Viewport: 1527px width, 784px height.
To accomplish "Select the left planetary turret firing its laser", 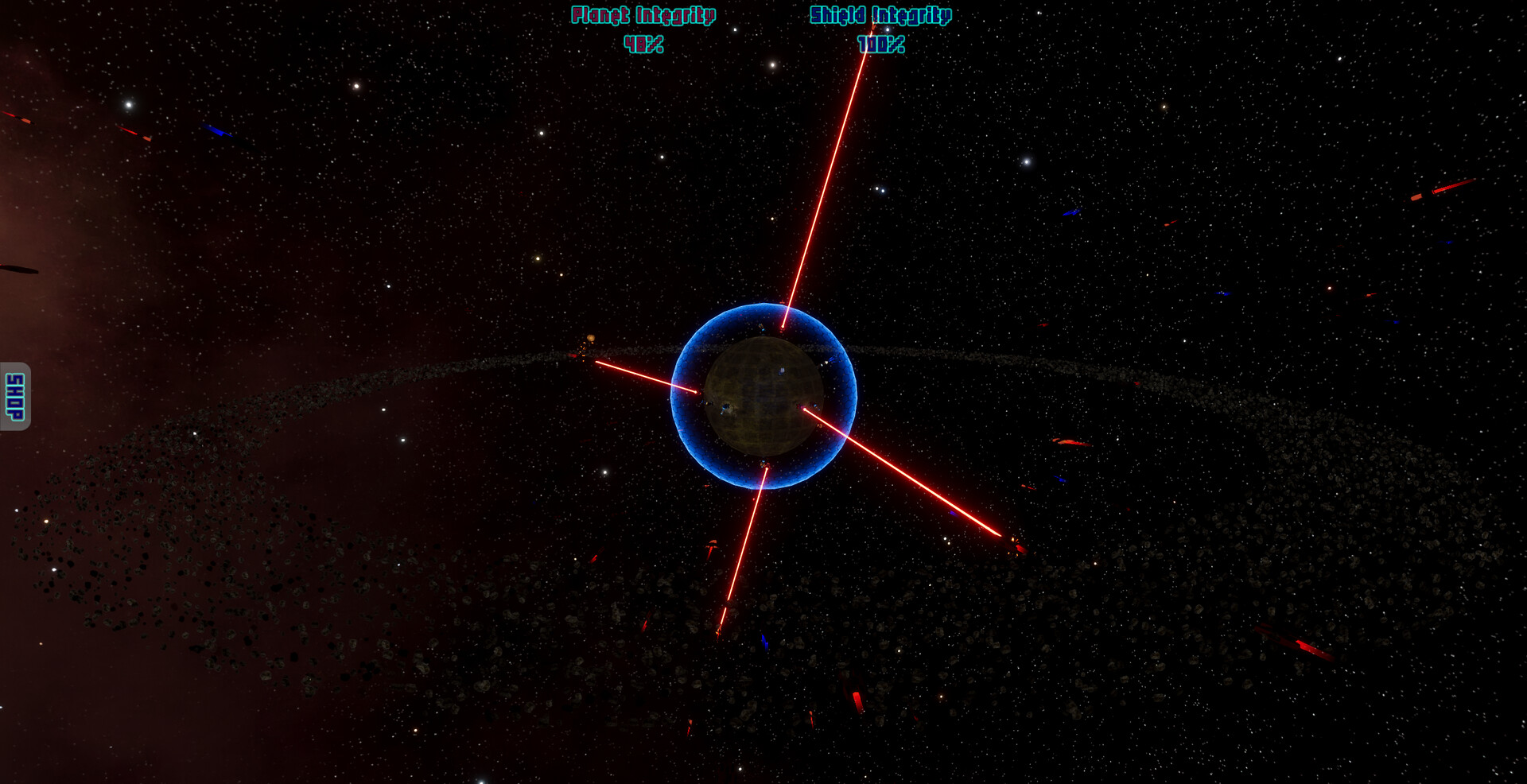I will (x=698, y=392).
